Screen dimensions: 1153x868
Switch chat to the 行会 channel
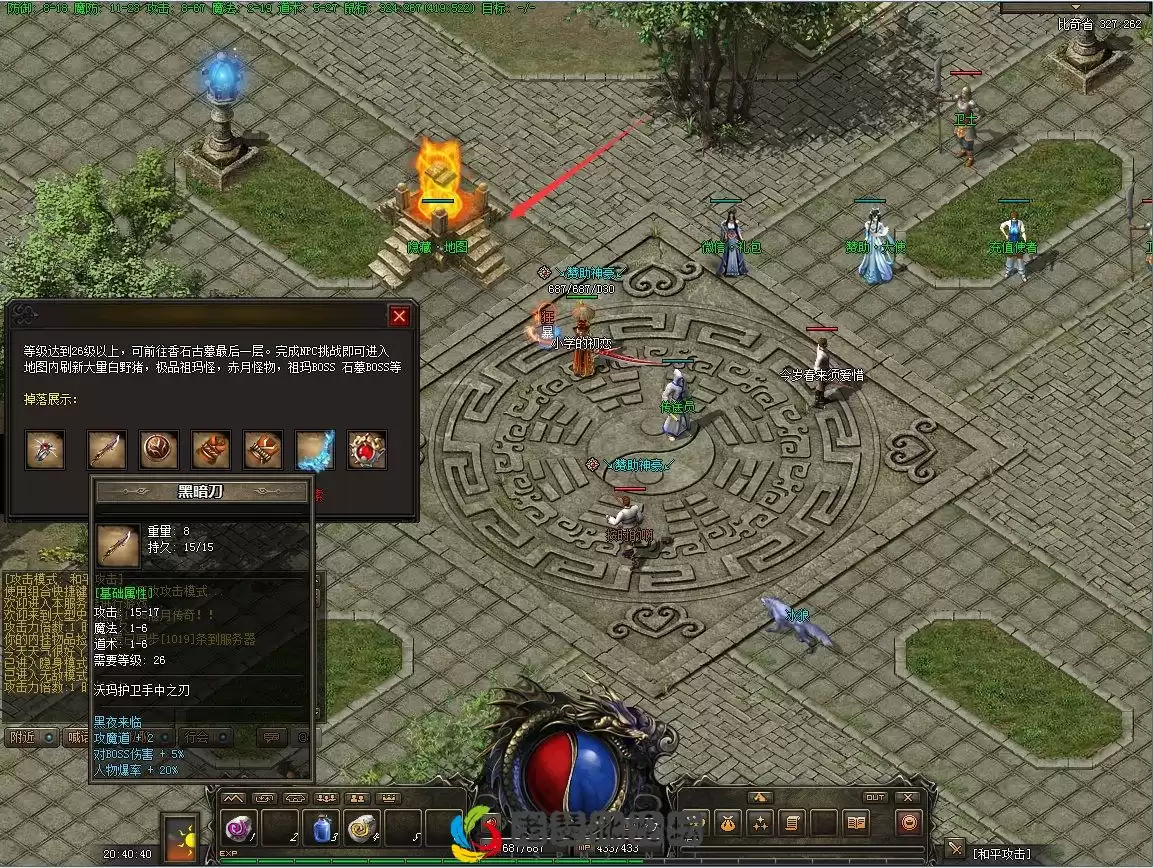(198, 737)
